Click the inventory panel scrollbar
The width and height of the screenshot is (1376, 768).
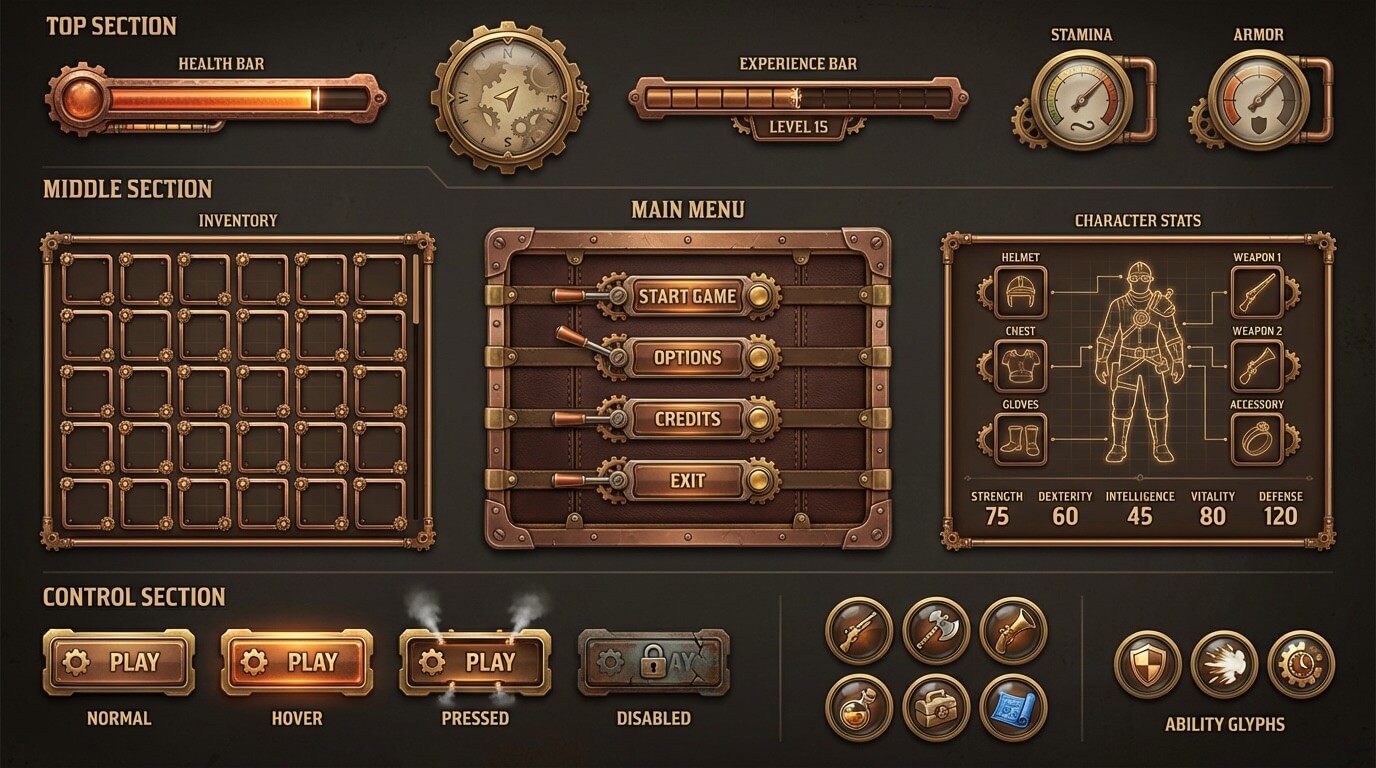[x=413, y=290]
